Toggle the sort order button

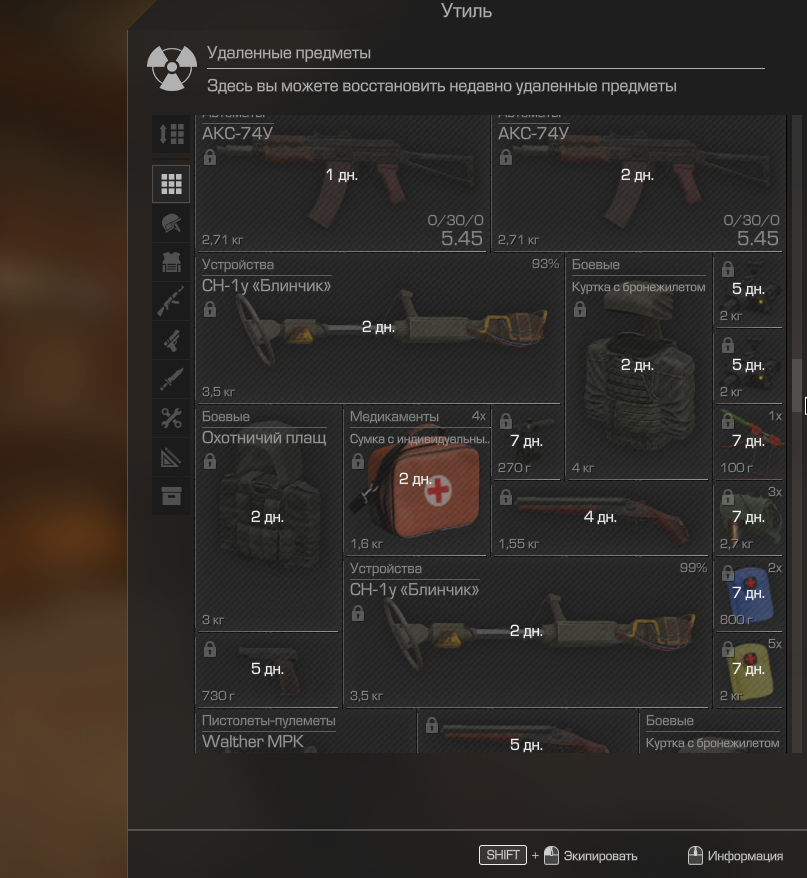(x=171, y=134)
